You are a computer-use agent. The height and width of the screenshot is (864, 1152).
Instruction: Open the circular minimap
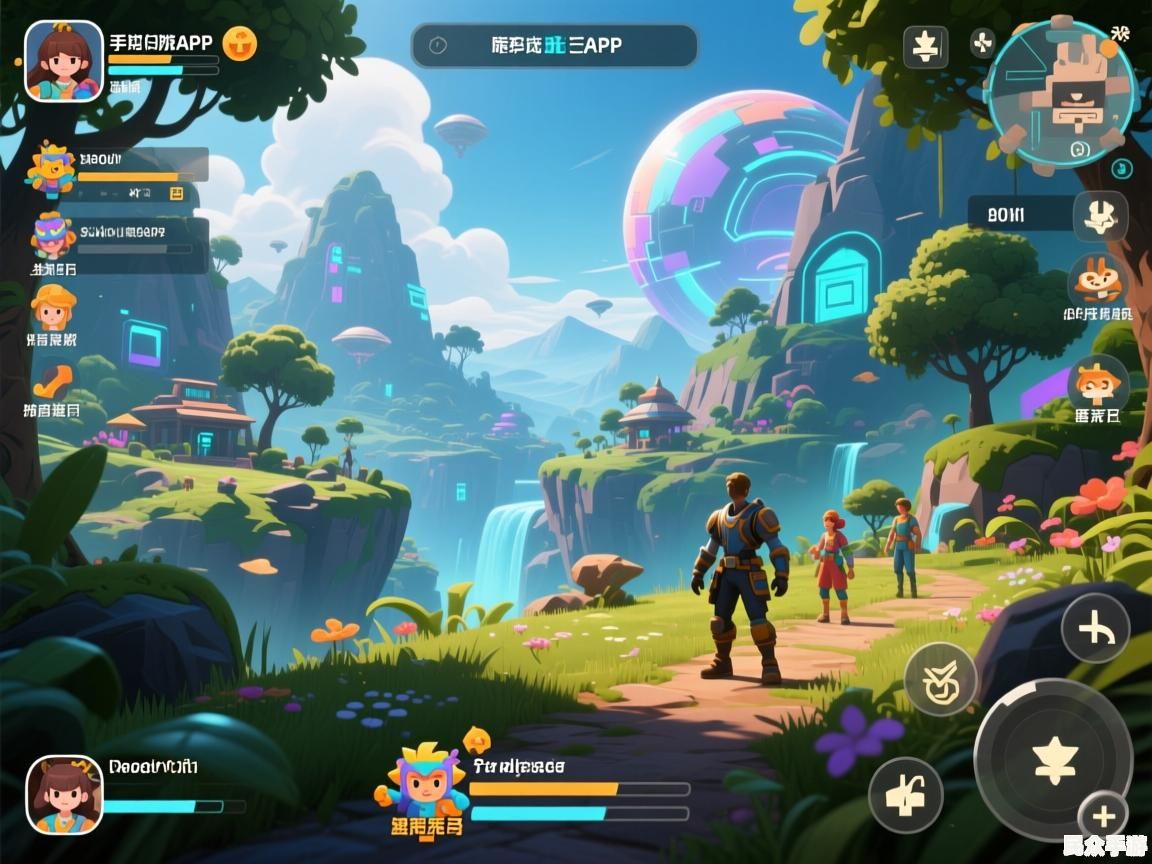click(x=1061, y=91)
